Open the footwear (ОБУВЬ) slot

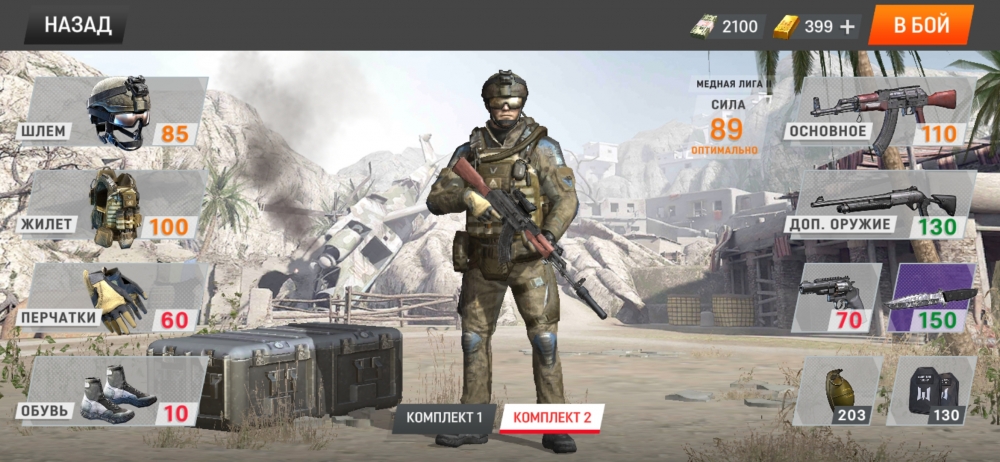(x=115, y=391)
